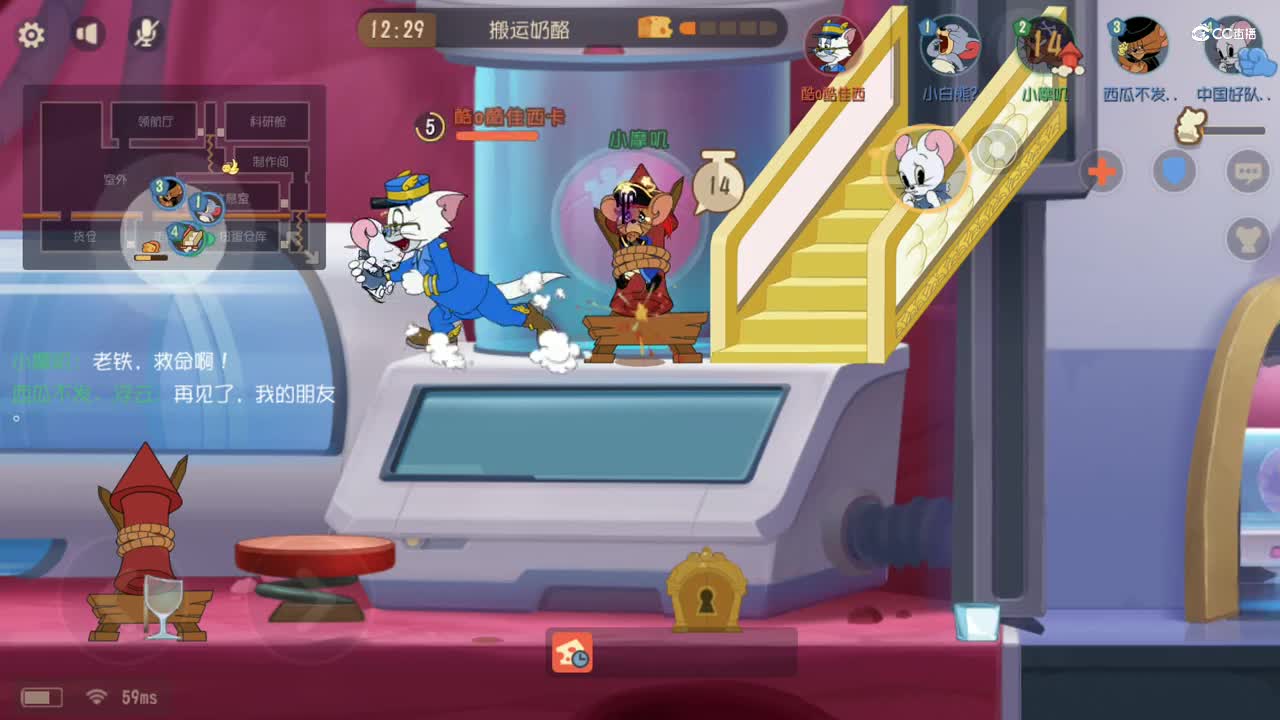Expand the match timer showing 12:29

coord(400,30)
